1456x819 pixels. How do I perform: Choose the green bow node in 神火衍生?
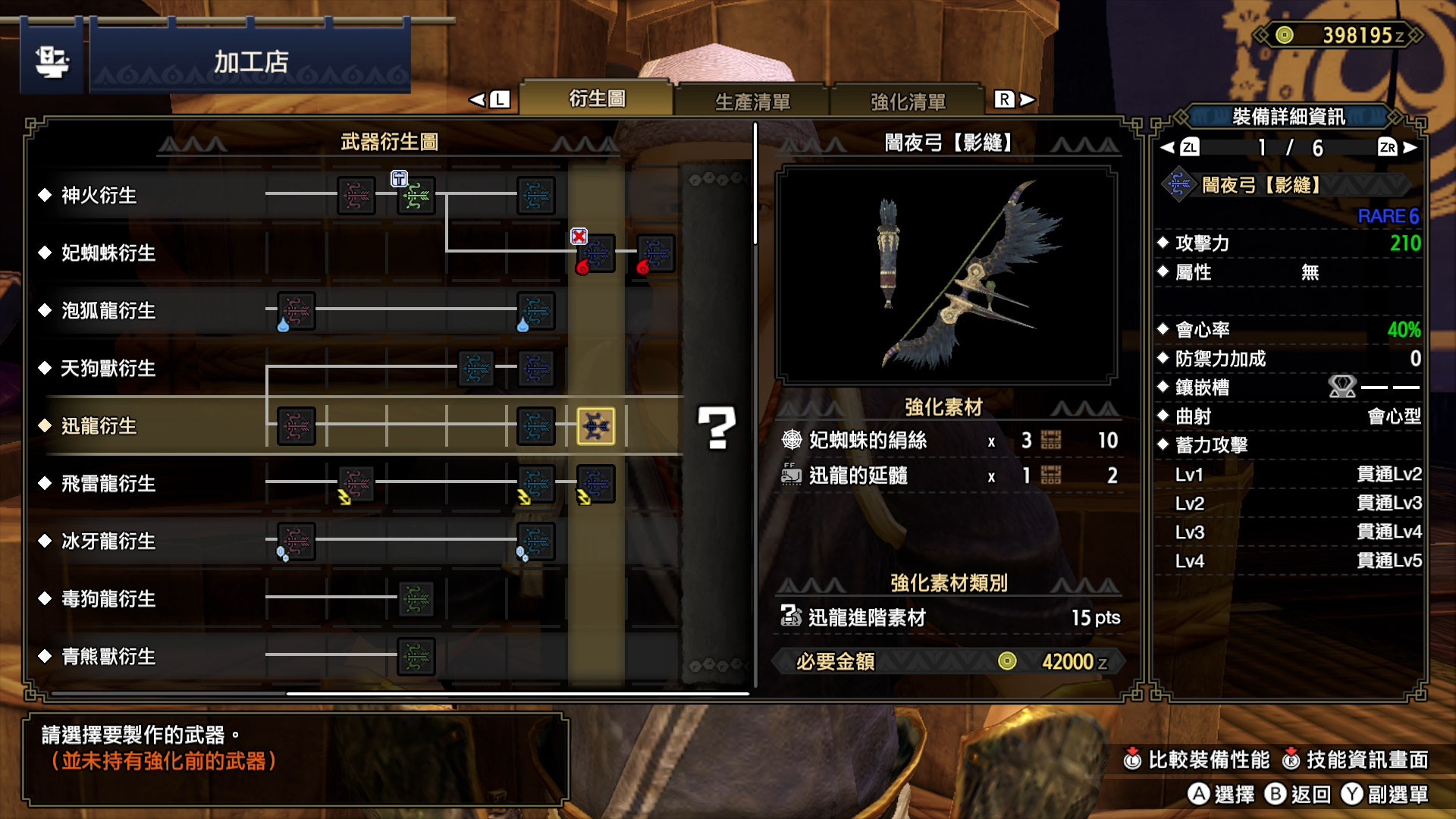coord(416,196)
